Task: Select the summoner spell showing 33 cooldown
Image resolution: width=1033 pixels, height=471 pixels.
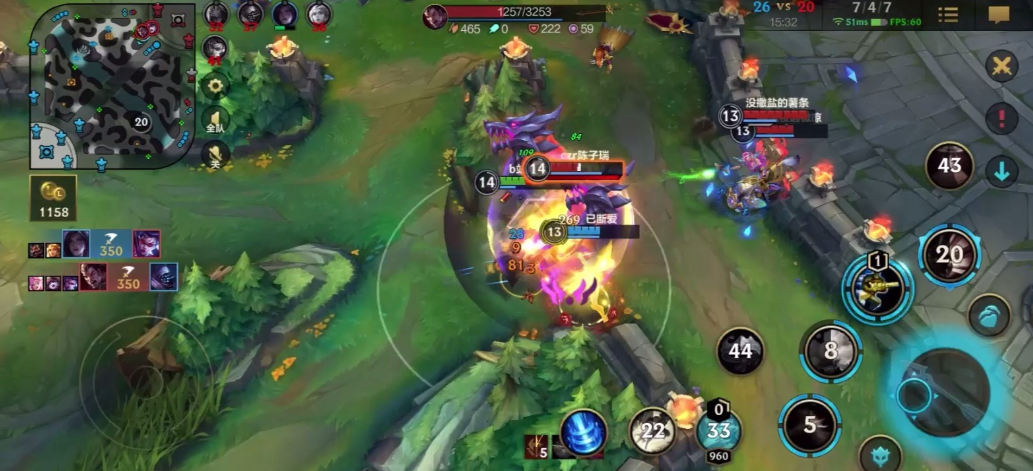Action: click(718, 431)
